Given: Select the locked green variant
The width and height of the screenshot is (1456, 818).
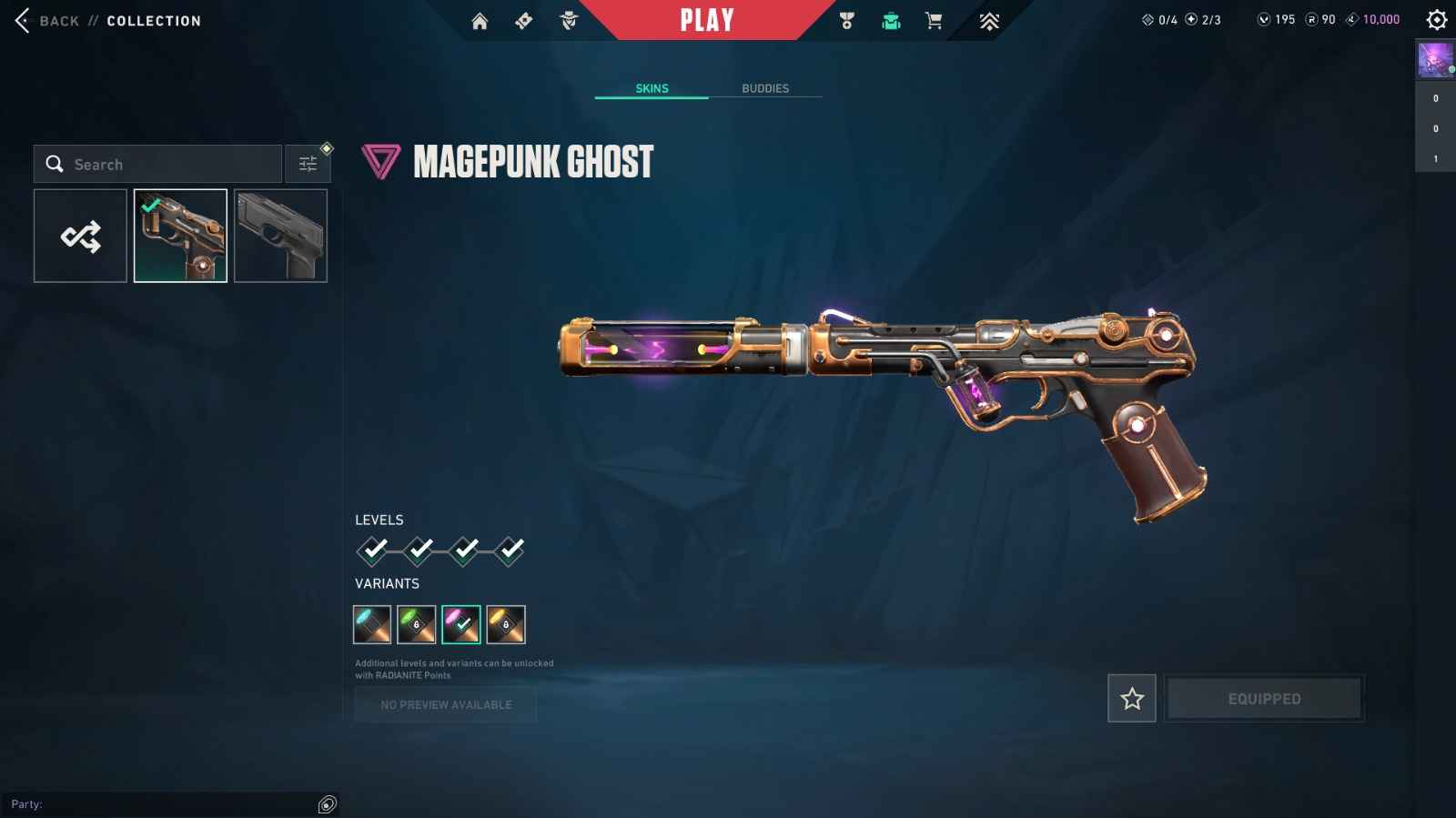Looking at the screenshot, I should [x=417, y=624].
